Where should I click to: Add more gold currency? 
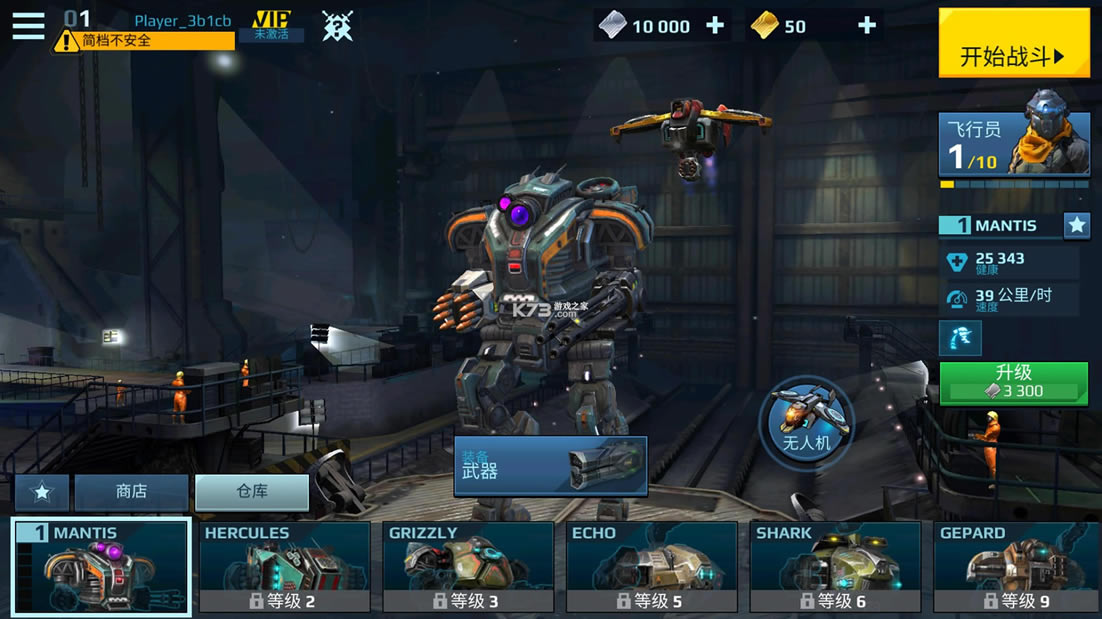[867, 26]
